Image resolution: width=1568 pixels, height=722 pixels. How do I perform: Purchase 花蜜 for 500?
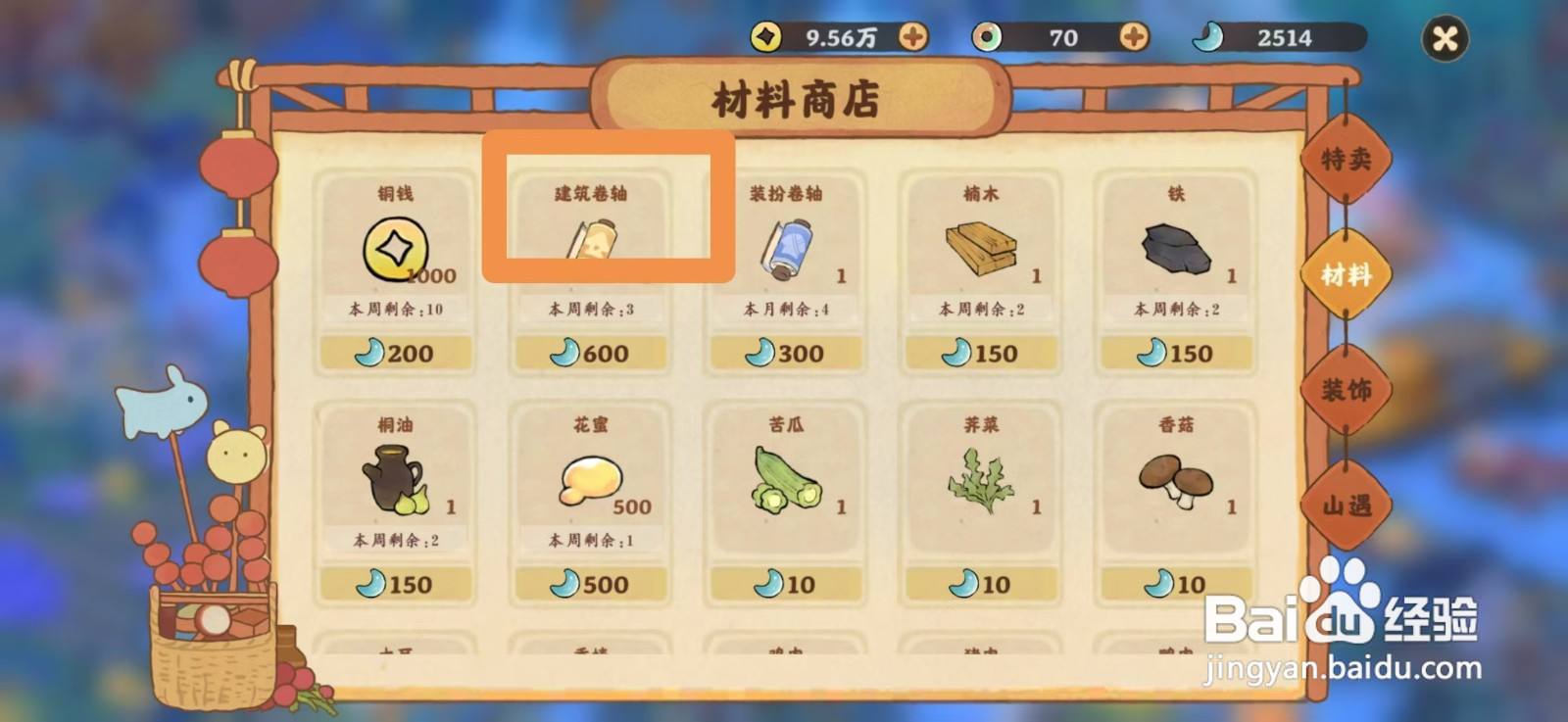[589, 584]
